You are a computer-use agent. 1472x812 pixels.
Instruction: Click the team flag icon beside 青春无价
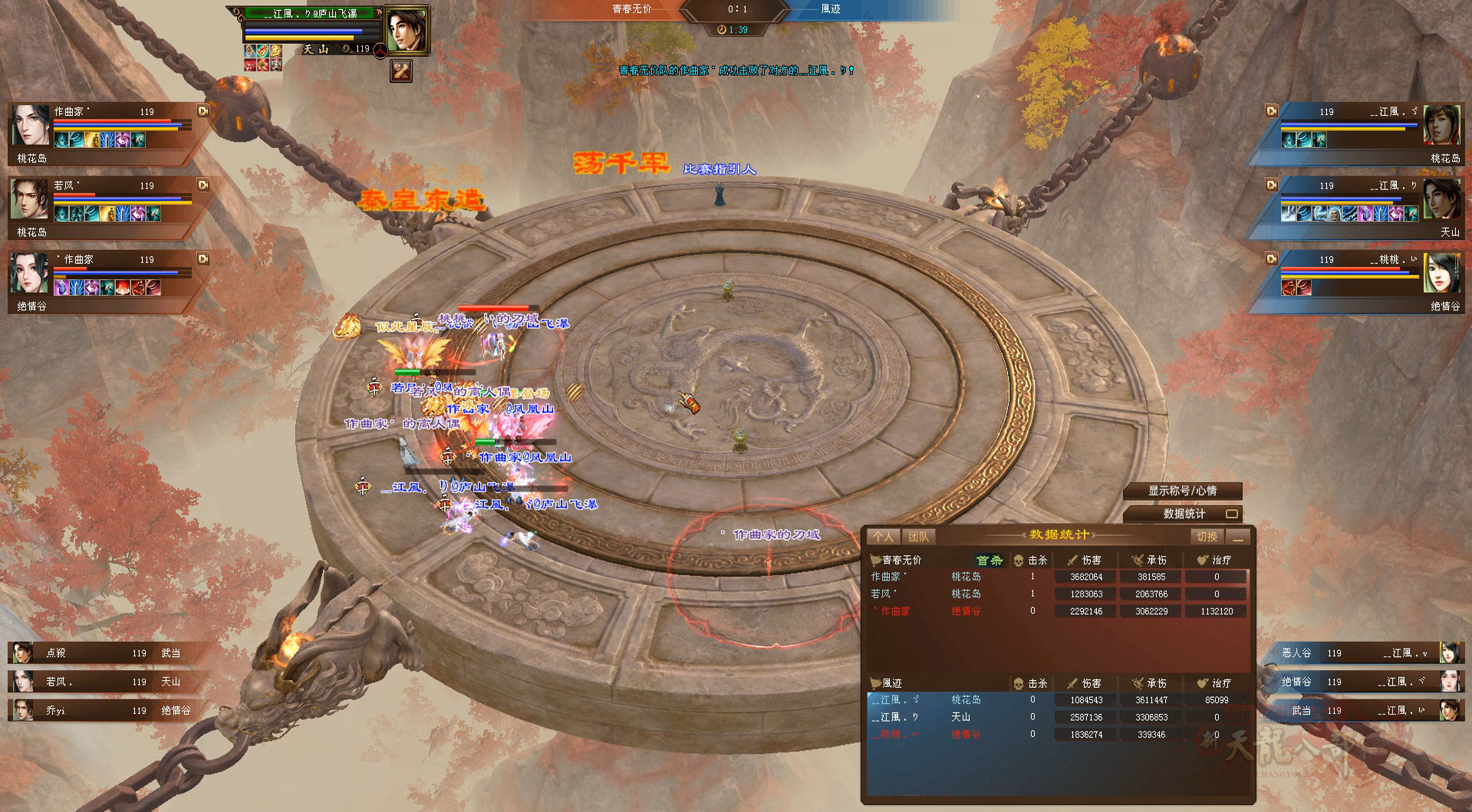pos(874,561)
